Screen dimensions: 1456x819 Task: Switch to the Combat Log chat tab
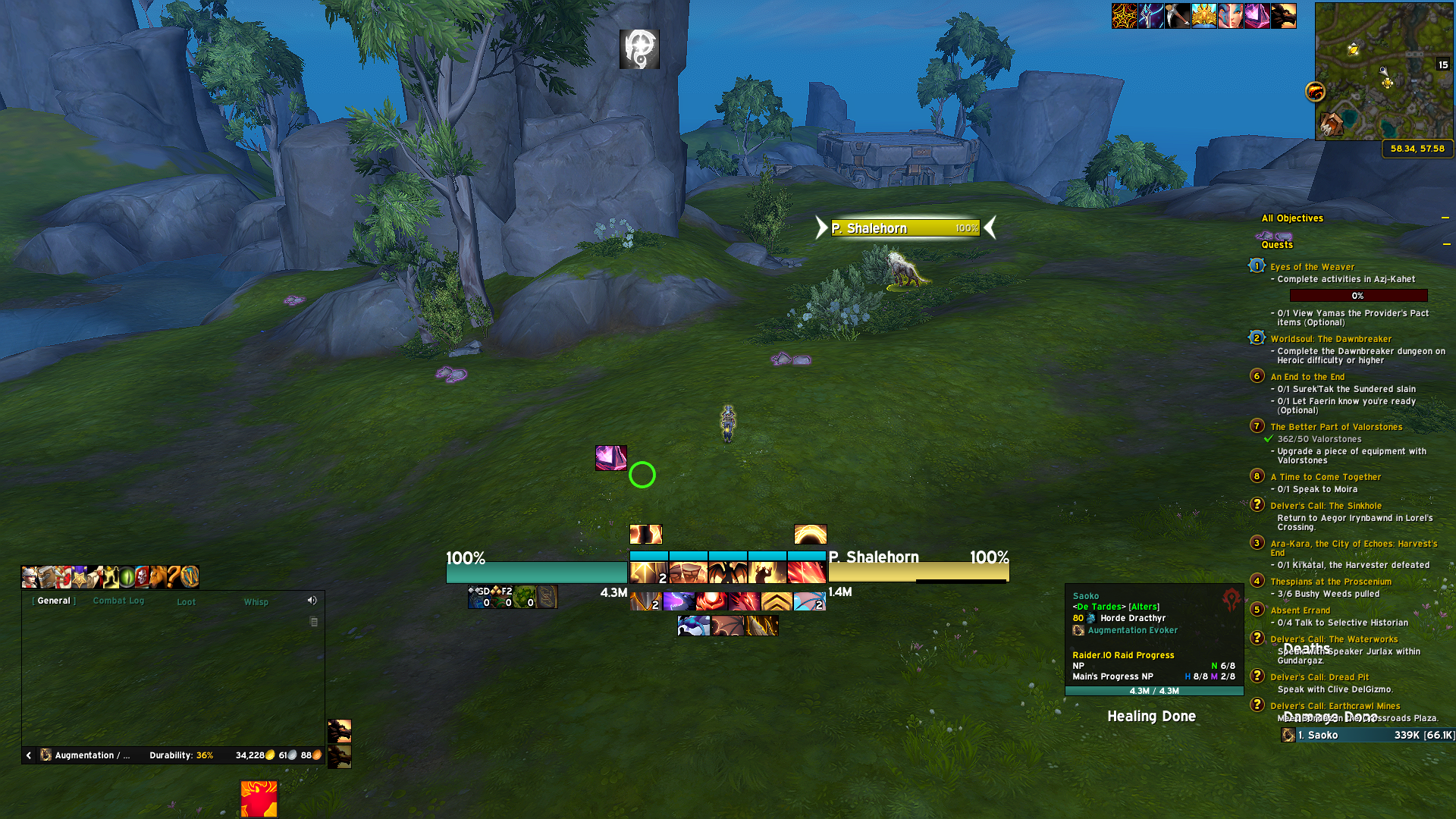point(118,601)
